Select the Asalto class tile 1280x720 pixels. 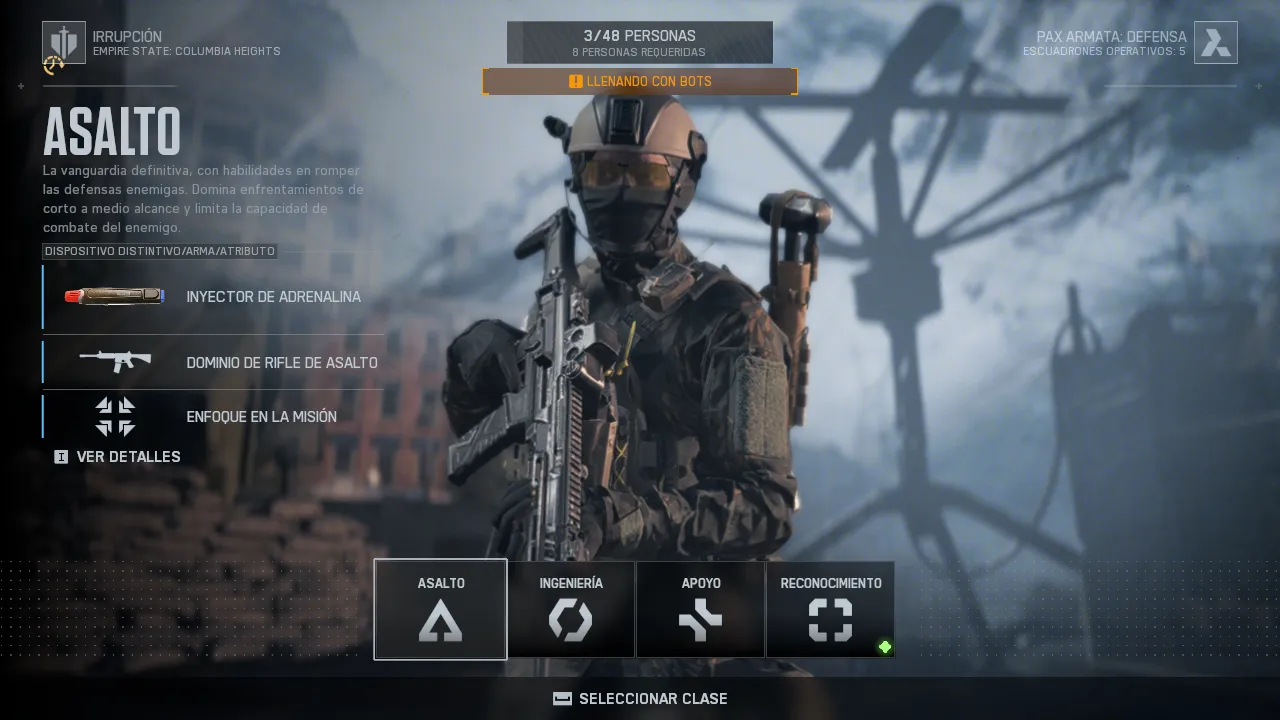pos(440,609)
